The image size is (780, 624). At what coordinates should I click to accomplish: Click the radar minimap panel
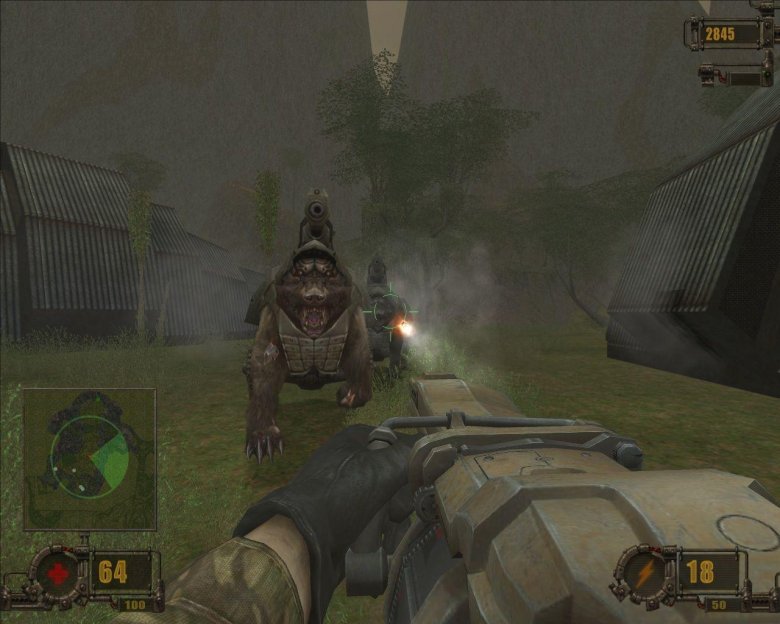(89, 459)
